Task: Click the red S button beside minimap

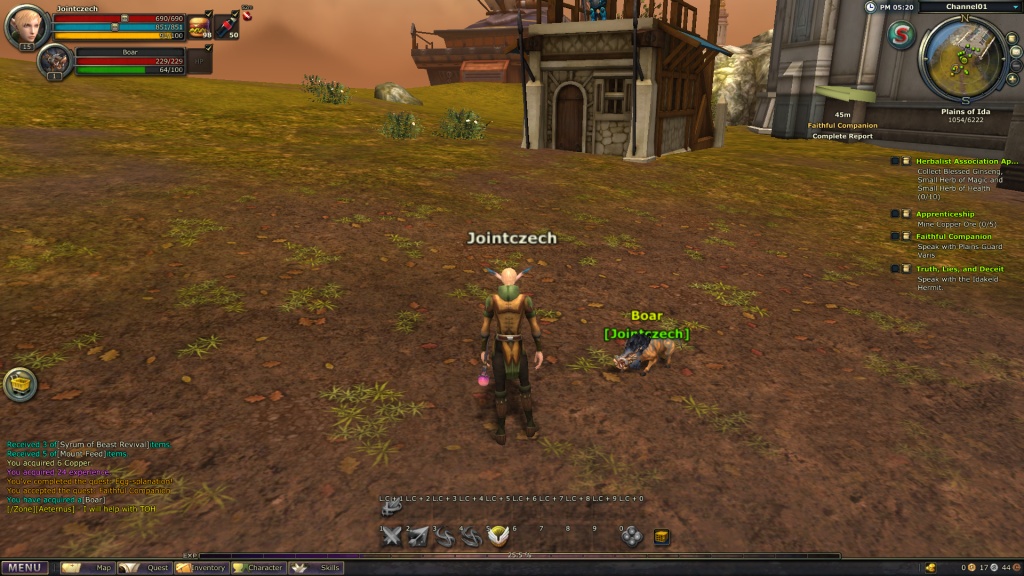Action: tap(900, 35)
